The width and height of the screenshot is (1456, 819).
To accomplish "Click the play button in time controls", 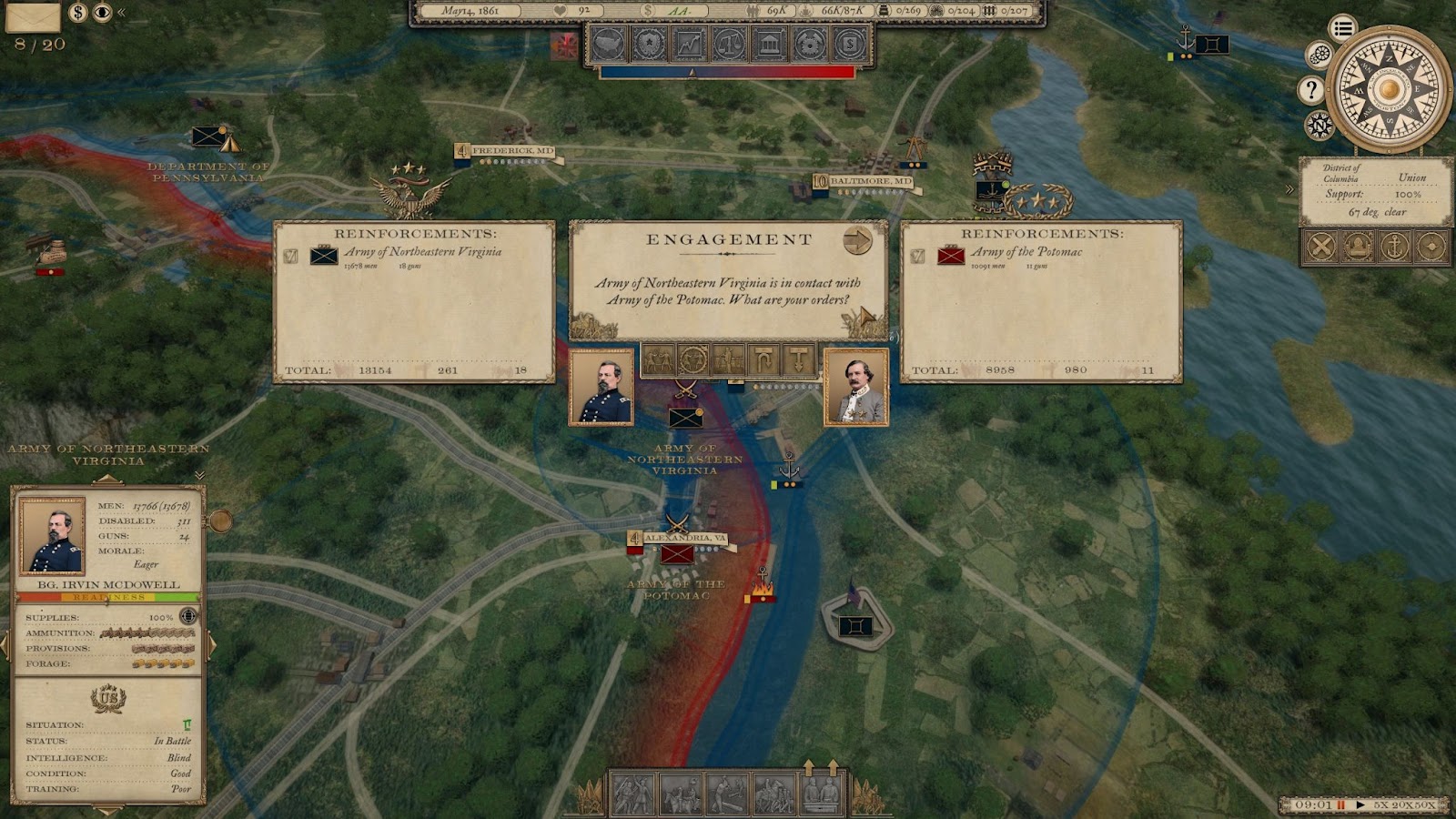I will pyautogui.click(x=1360, y=804).
